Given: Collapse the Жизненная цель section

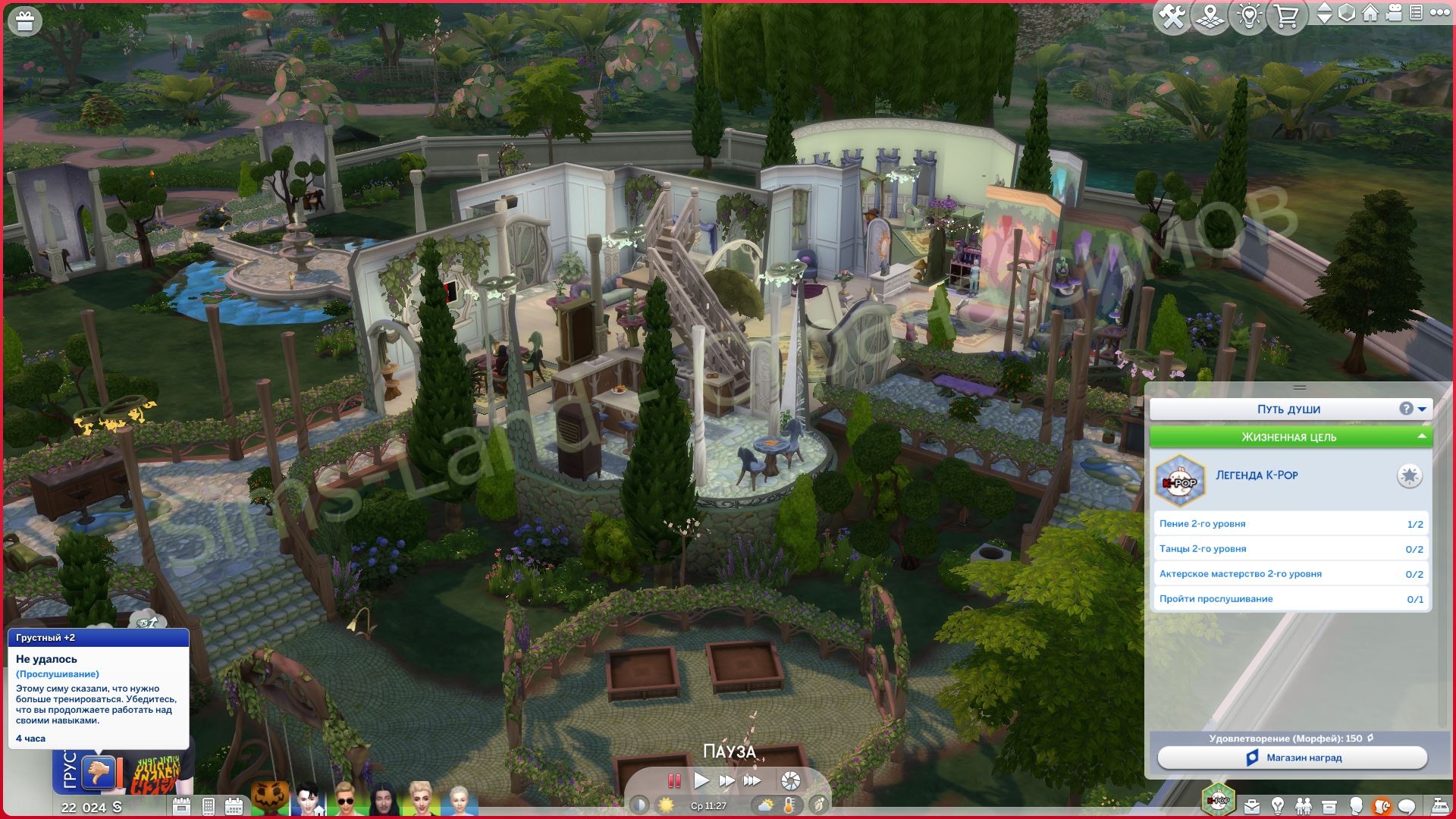Looking at the screenshot, I should [1421, 437].
